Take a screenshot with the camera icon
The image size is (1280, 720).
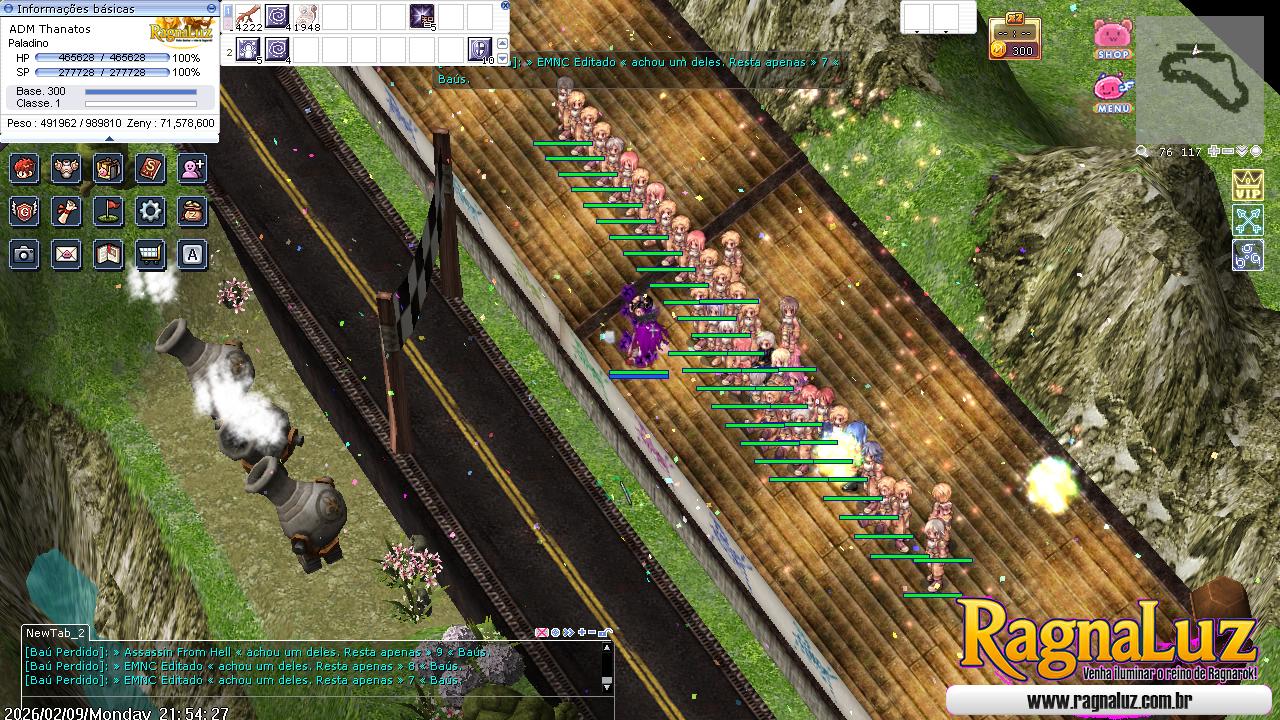[x=25, y=255]
